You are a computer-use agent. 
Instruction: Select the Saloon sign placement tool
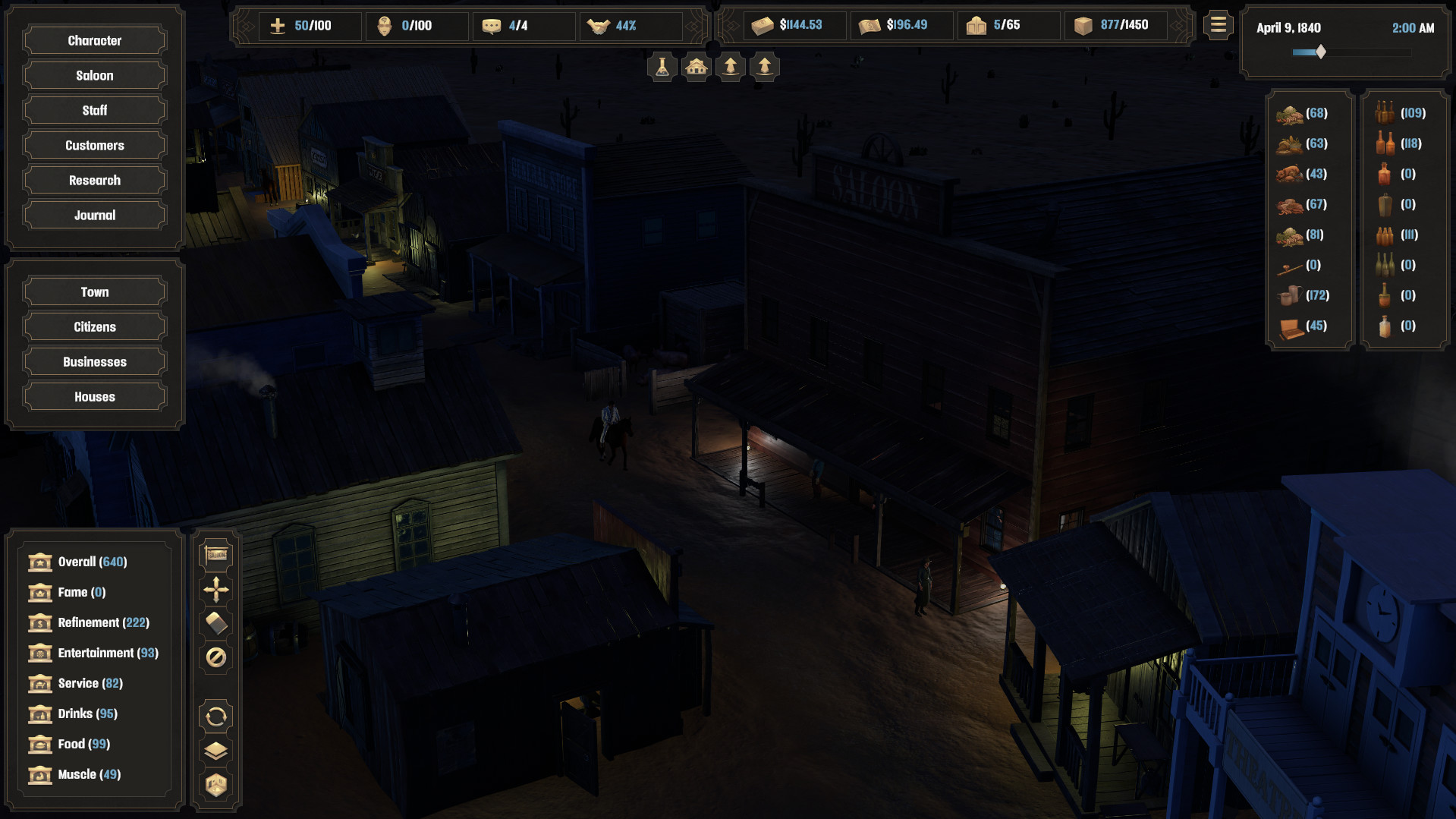215,553
